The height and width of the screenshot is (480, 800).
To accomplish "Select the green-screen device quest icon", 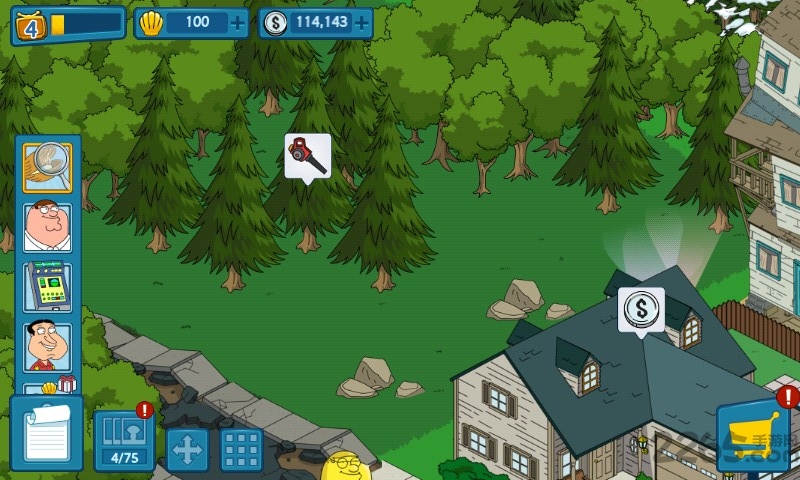I will click(48, 287).
